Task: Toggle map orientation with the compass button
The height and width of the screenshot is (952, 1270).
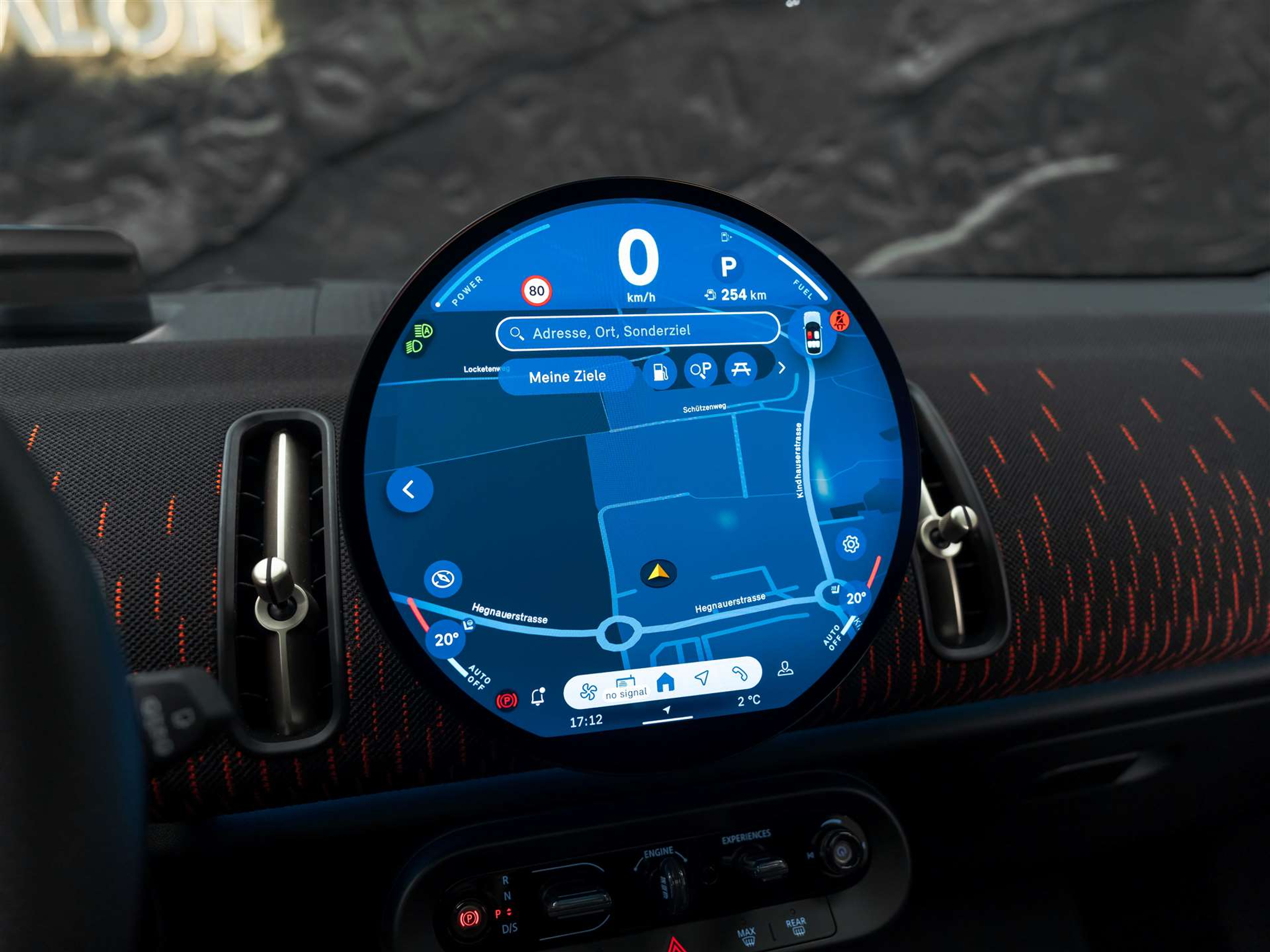Action: [x=443, y=579]
